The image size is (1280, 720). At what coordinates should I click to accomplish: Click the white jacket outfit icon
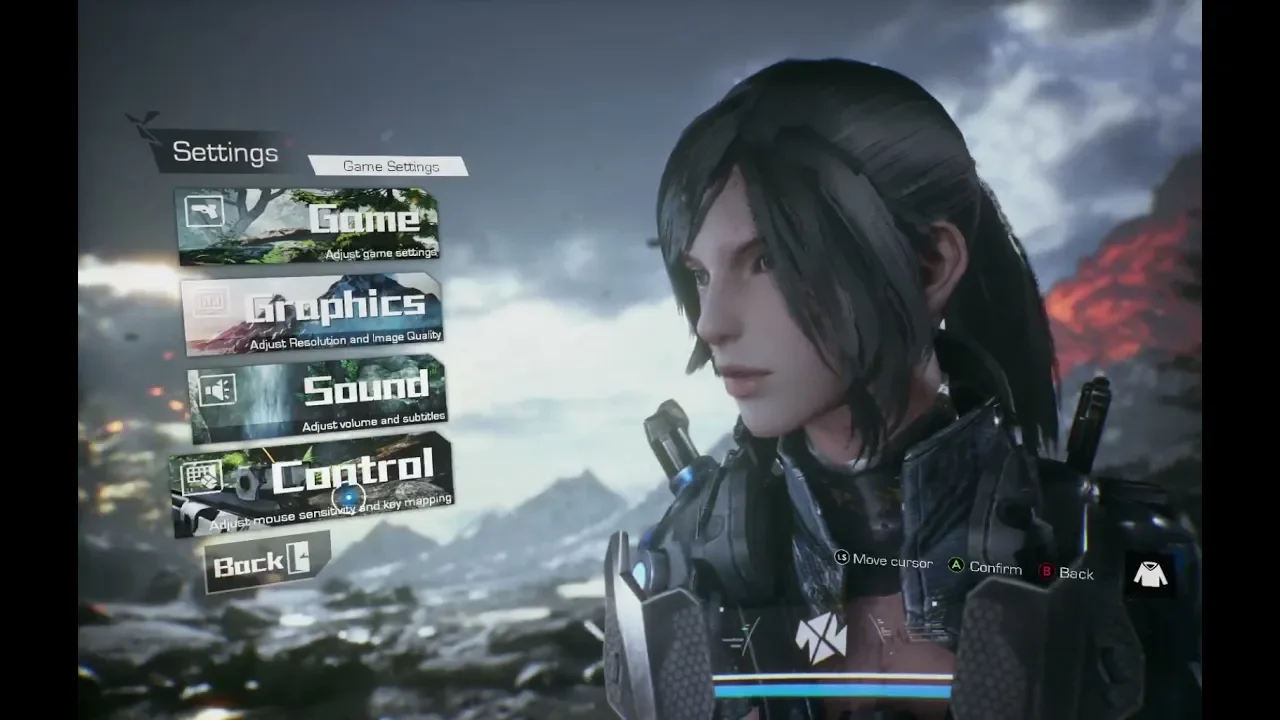click(1151, 573)
